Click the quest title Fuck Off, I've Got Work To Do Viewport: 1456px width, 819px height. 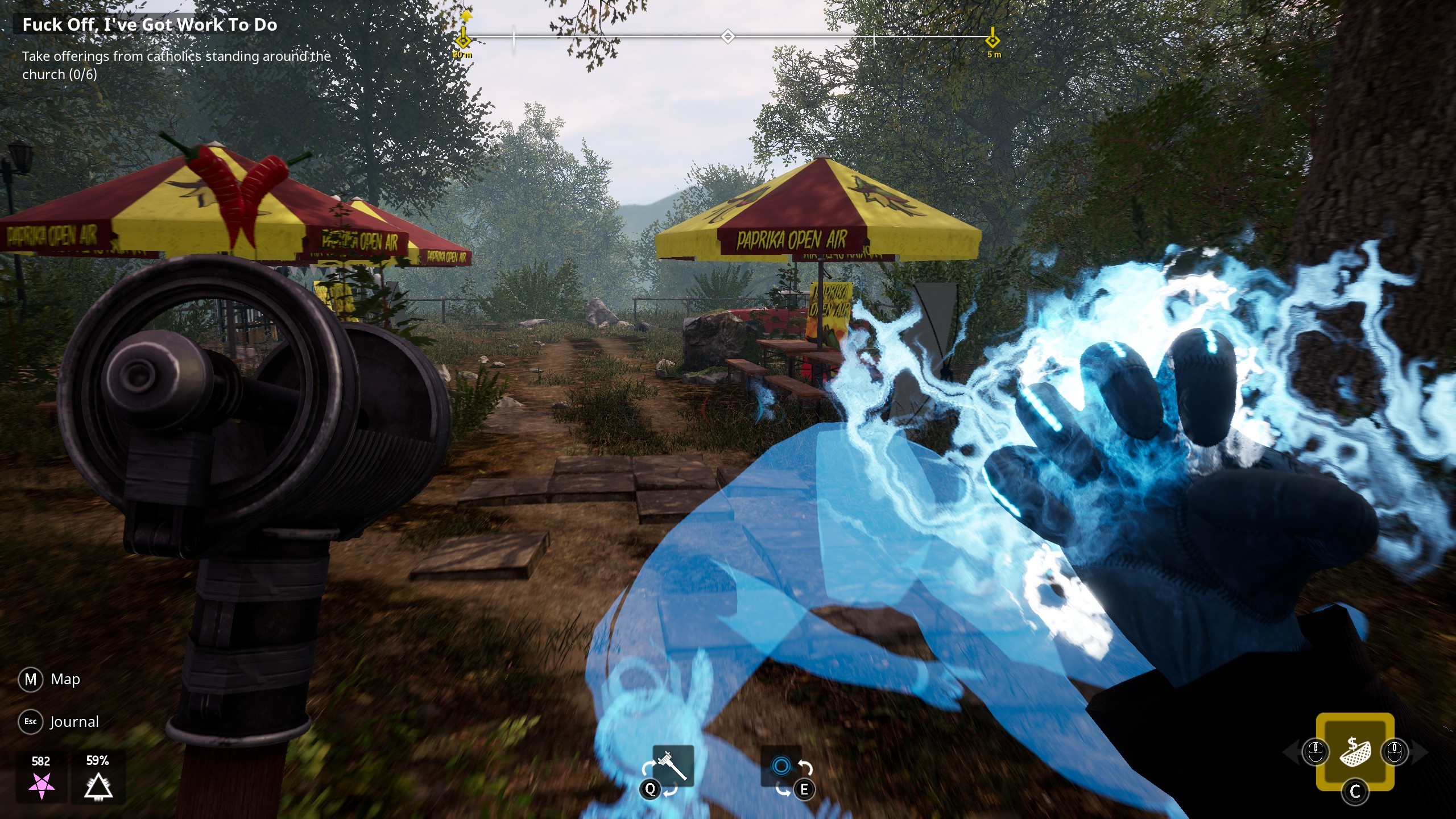[150, 24]
